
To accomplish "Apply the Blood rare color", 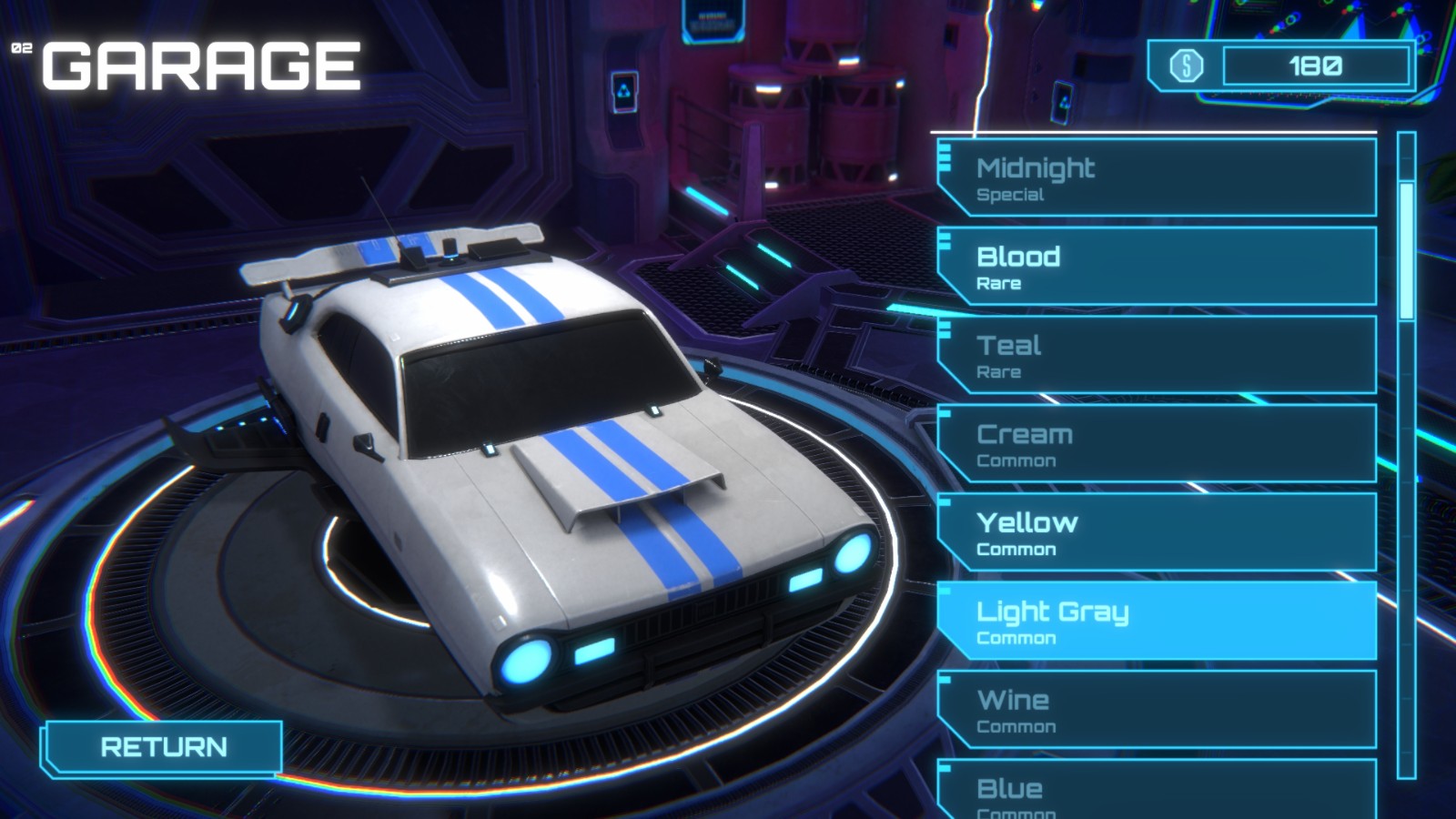I will click(1156, 267).
